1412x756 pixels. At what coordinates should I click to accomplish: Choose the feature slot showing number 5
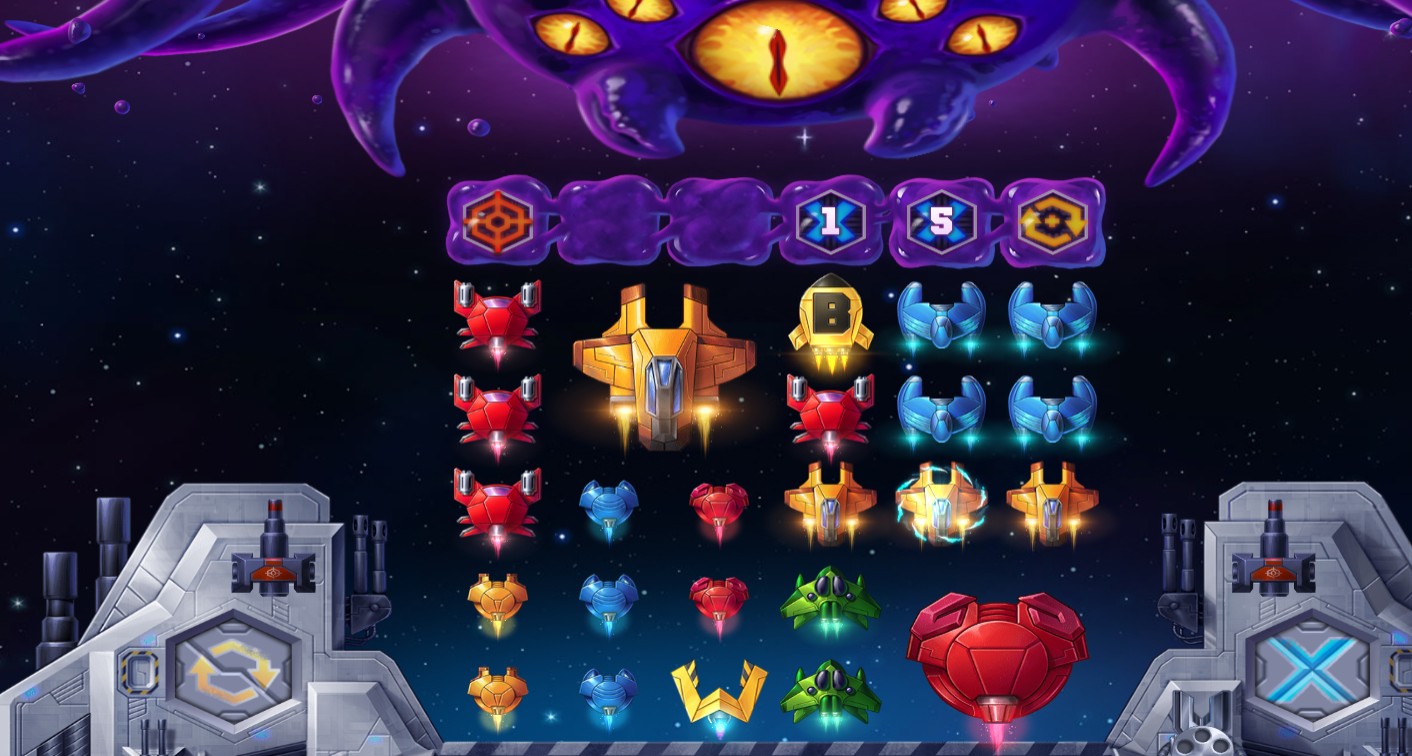click(x=940, y=221)
